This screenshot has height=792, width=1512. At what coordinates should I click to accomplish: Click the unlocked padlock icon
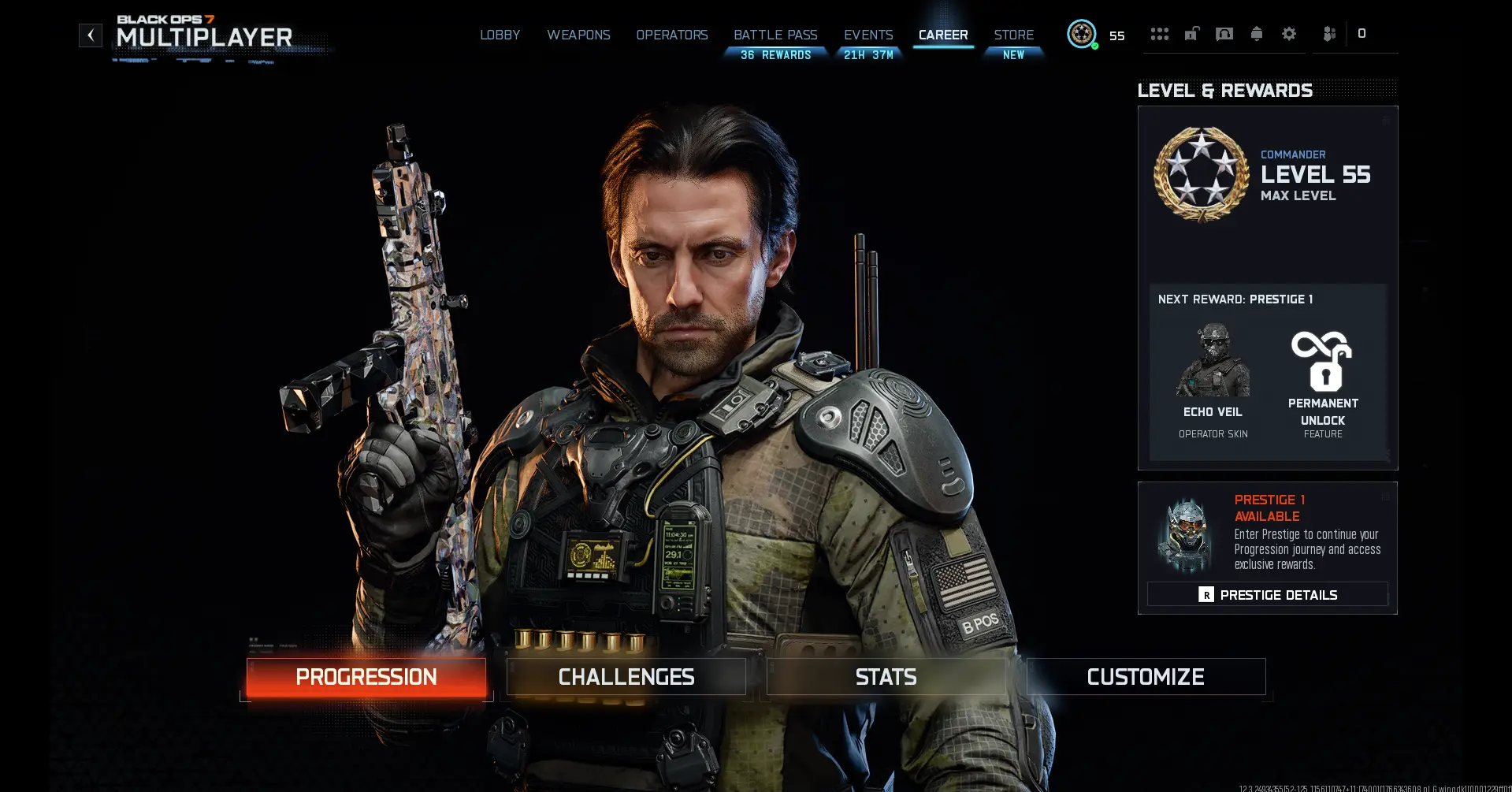pos(1191,34)
